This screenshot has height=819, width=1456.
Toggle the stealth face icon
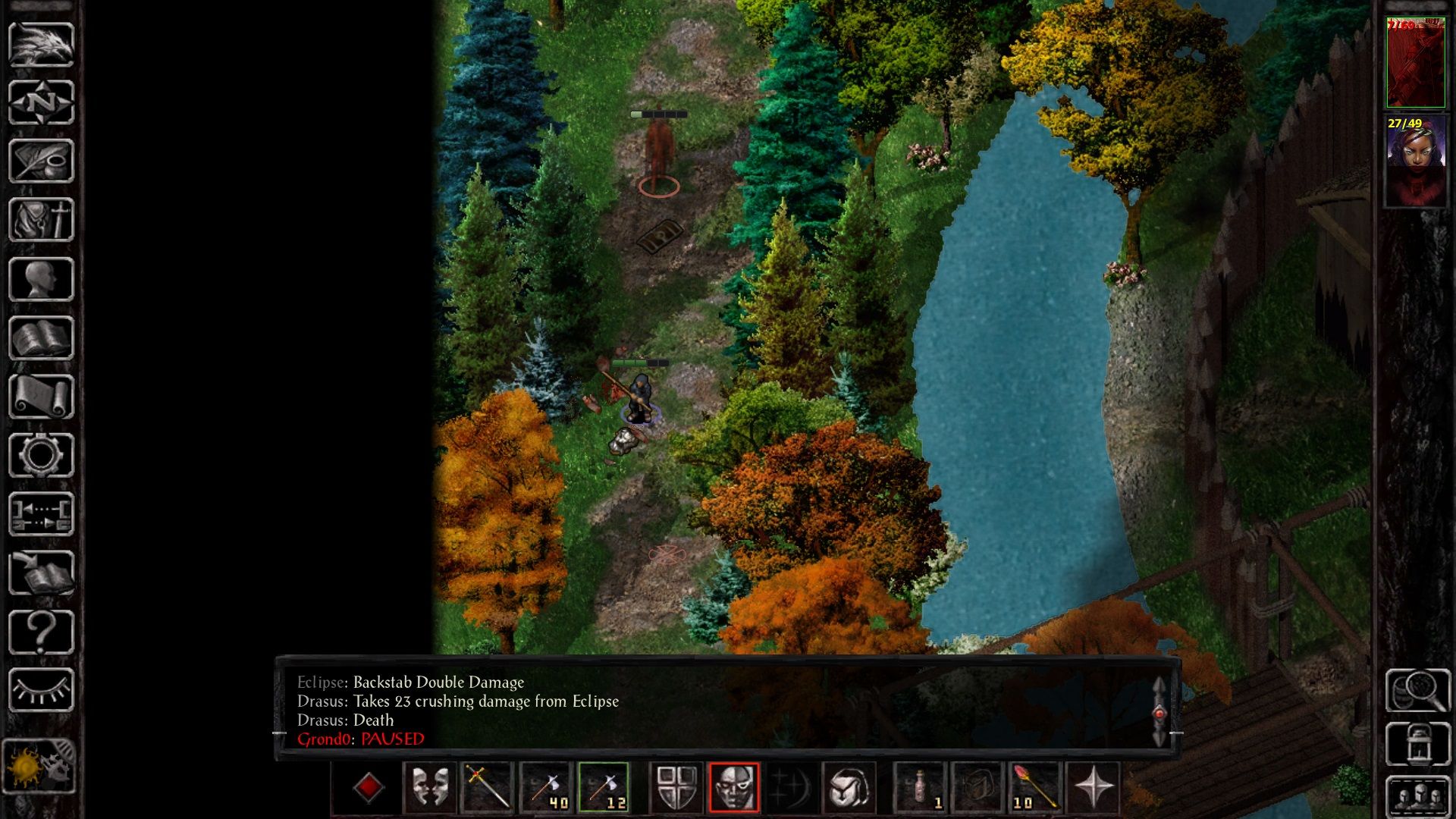[x=733, y=787]
